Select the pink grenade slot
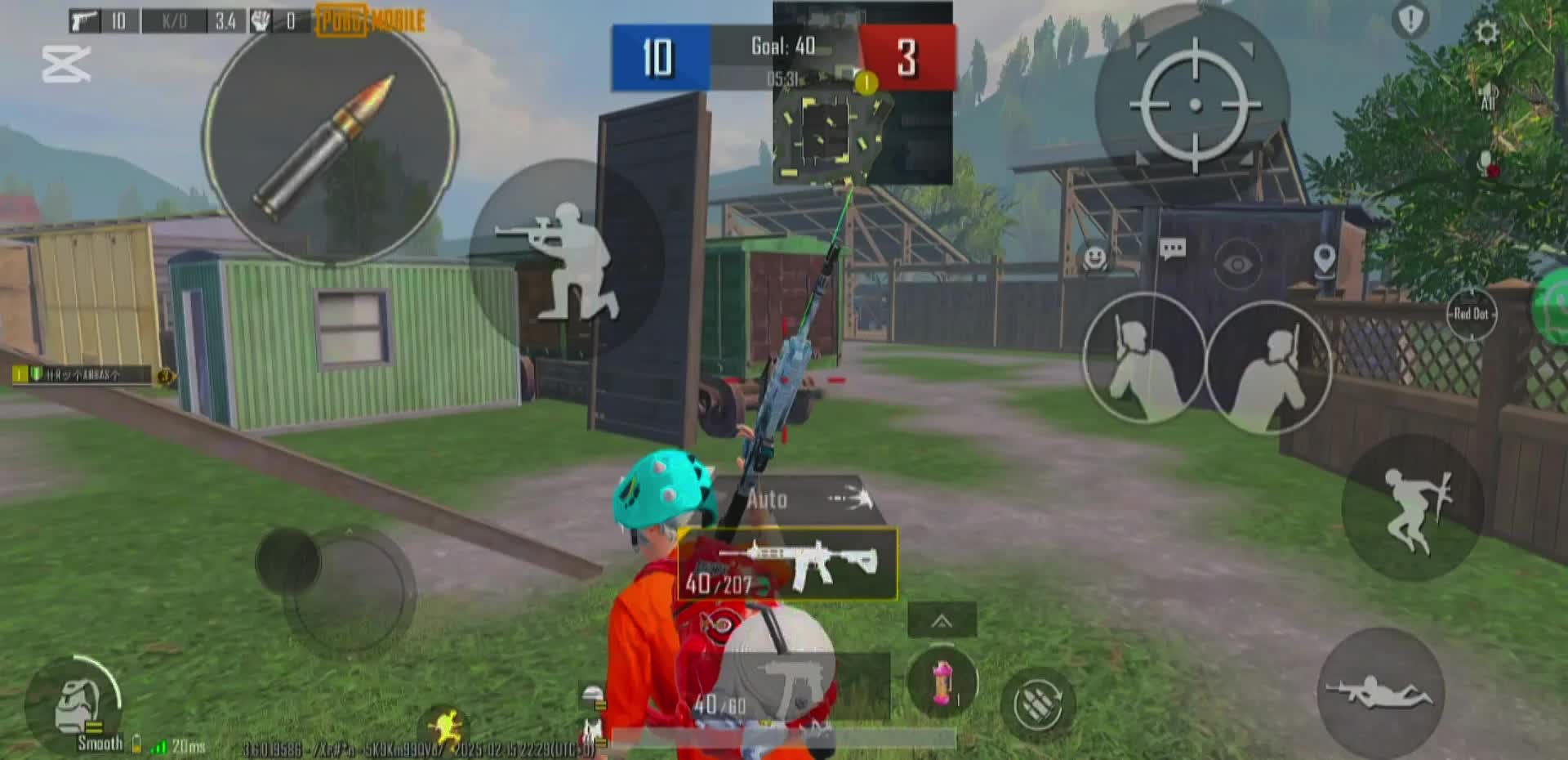 942,682
